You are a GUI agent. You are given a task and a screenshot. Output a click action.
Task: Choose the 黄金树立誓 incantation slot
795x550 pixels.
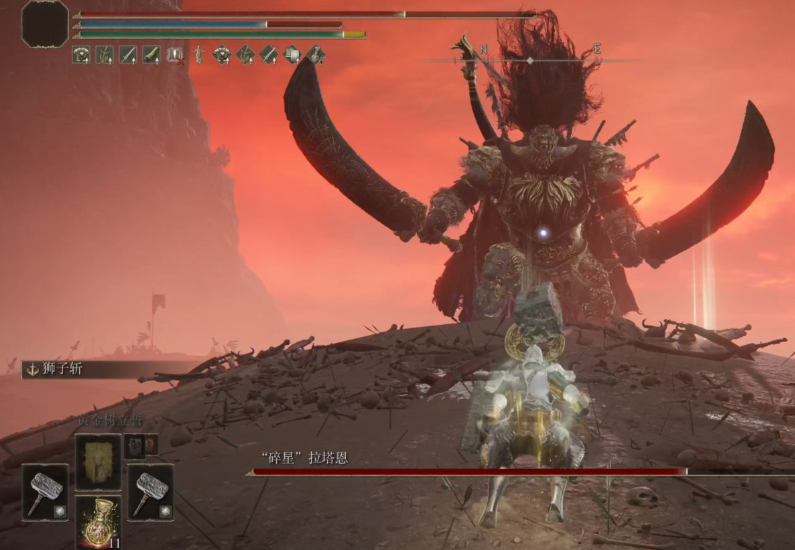tap(98, 460)
